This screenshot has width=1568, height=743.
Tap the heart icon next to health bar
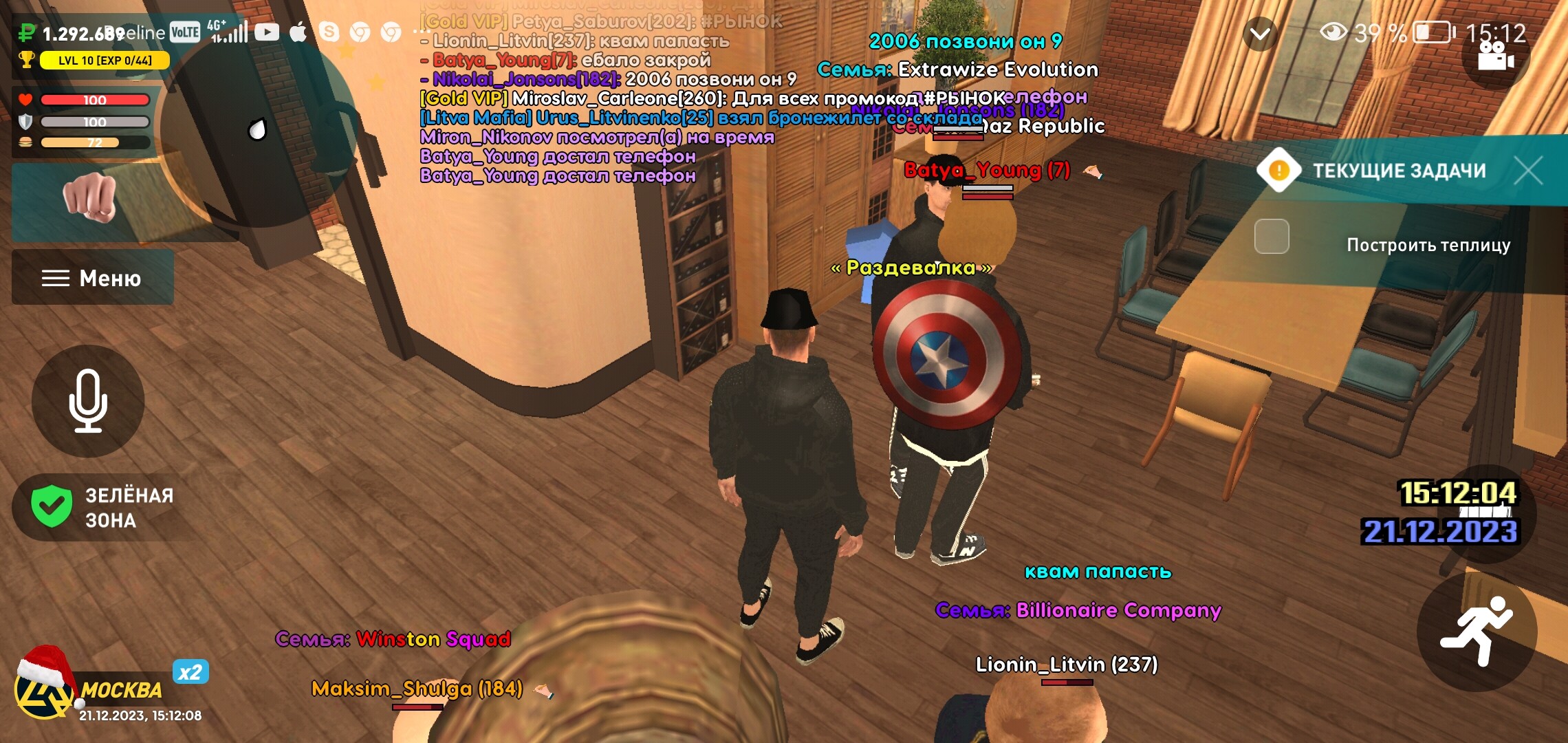click(24, 99)
